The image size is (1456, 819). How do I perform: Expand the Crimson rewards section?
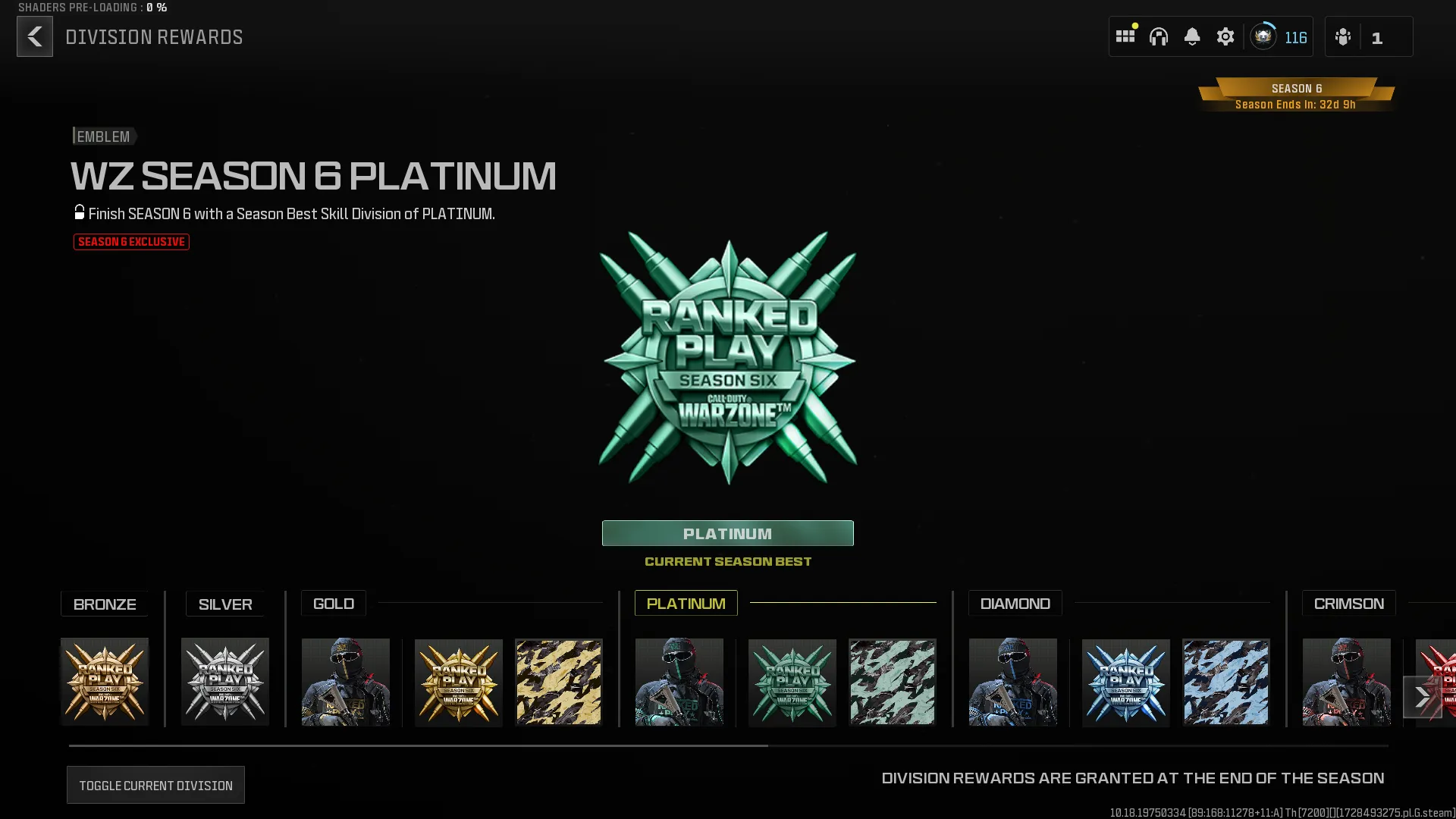(1348, 603)
